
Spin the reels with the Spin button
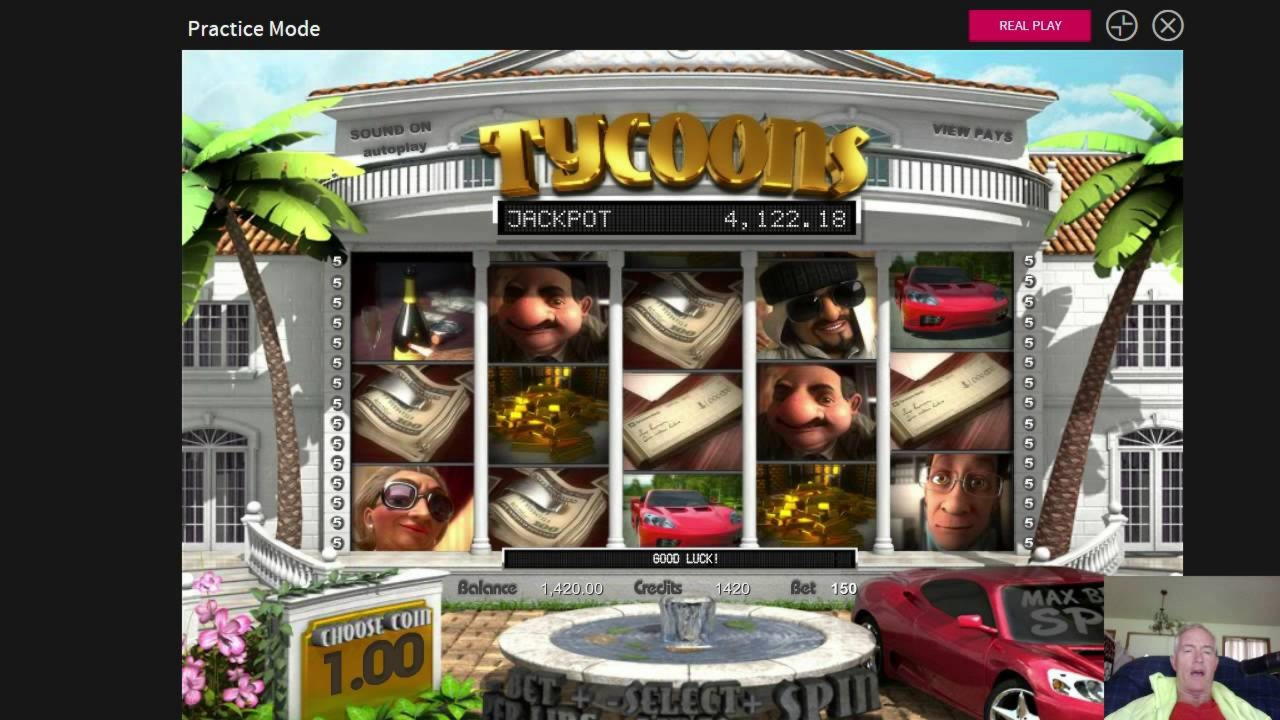coord(818,698)
